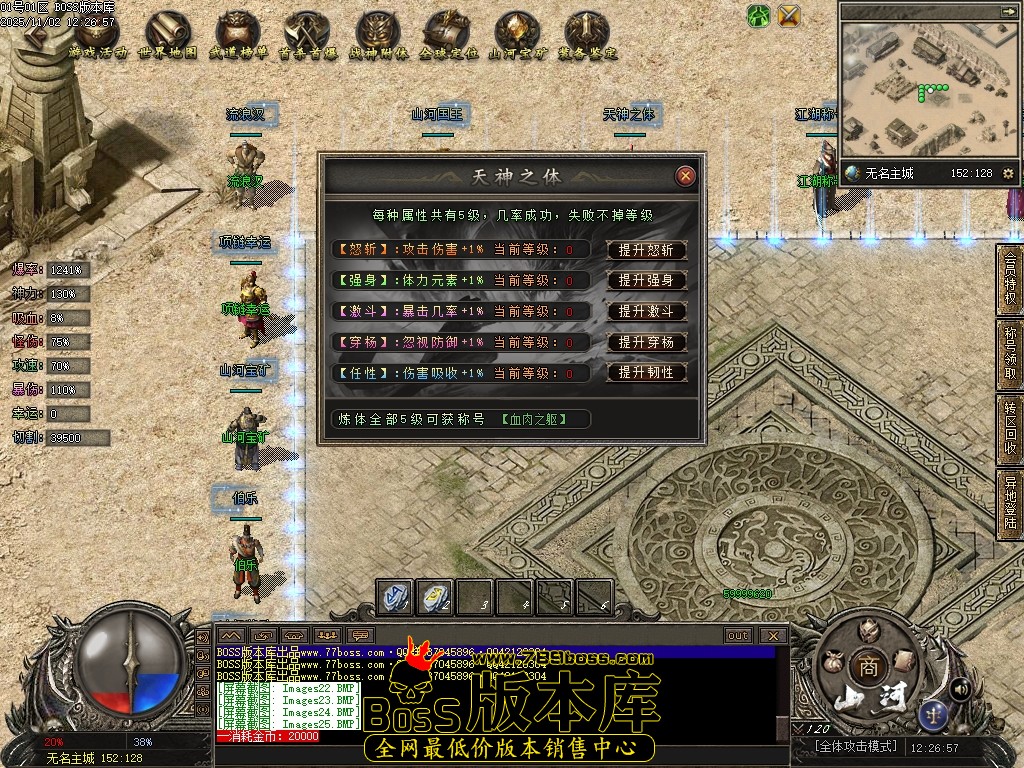Choose 提升激斗 to raise crit rate
1024x768 pixels.
(646, 311)
